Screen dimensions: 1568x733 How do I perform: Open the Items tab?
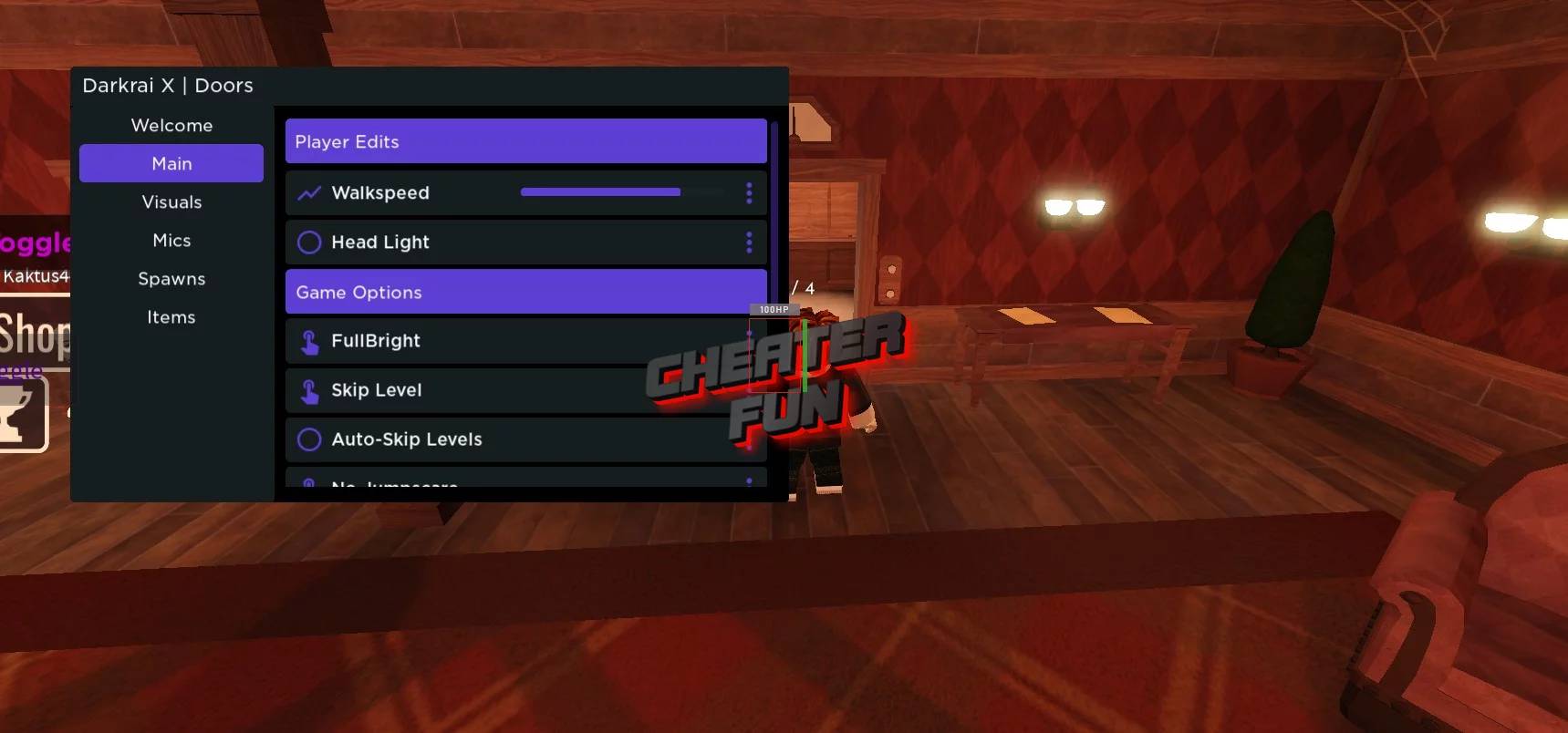click(x=171, y=316)
